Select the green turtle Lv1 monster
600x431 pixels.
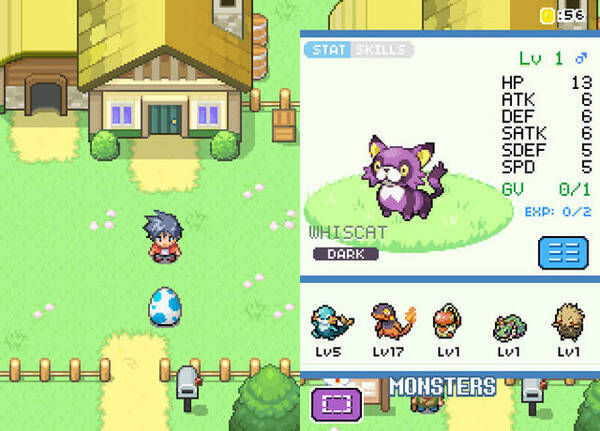click(x=508, y=324)
